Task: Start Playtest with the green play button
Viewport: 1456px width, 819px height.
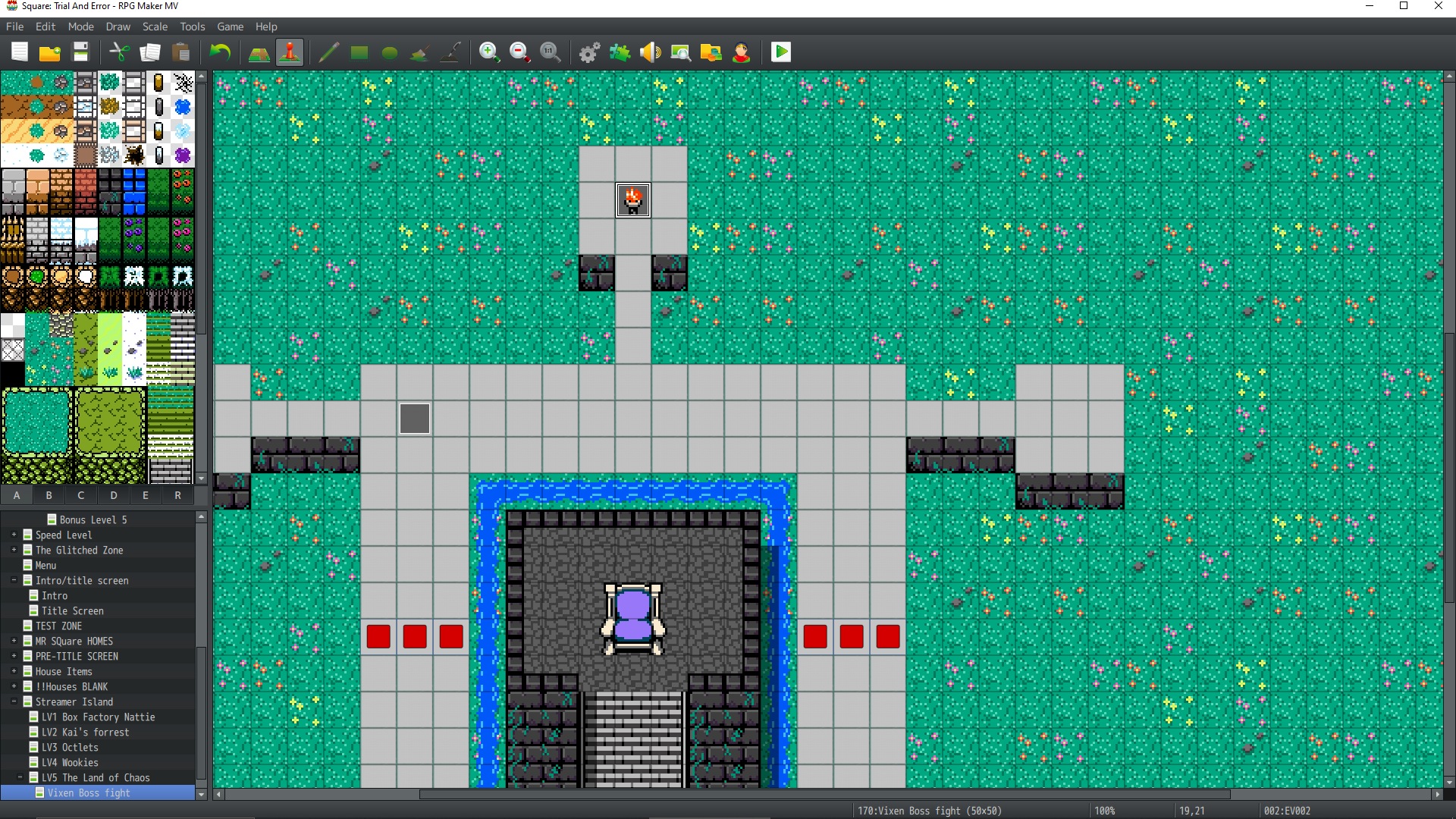Action: pos(780,52)
